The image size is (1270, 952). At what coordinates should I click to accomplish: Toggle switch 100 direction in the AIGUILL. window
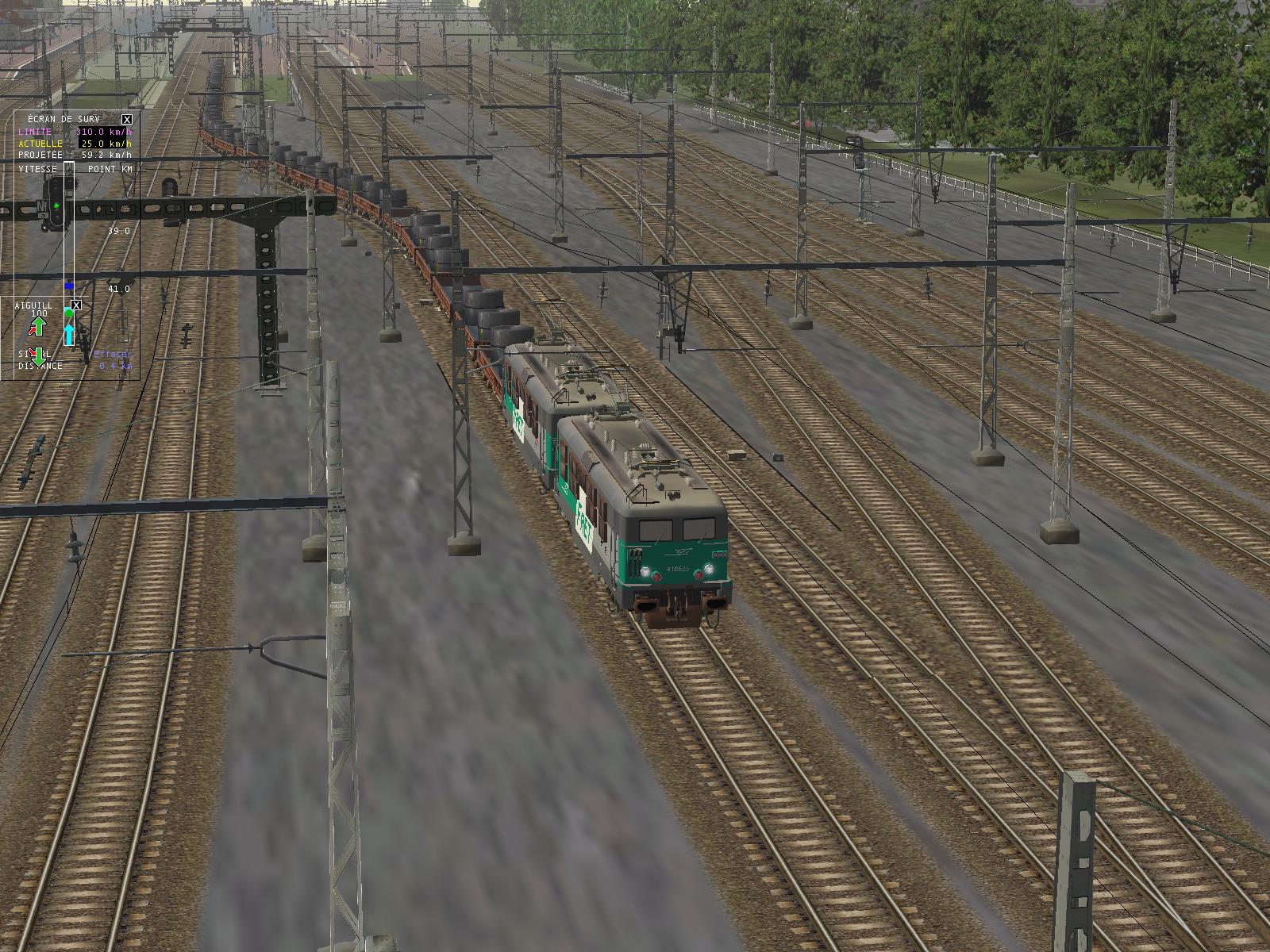point(38,311)
